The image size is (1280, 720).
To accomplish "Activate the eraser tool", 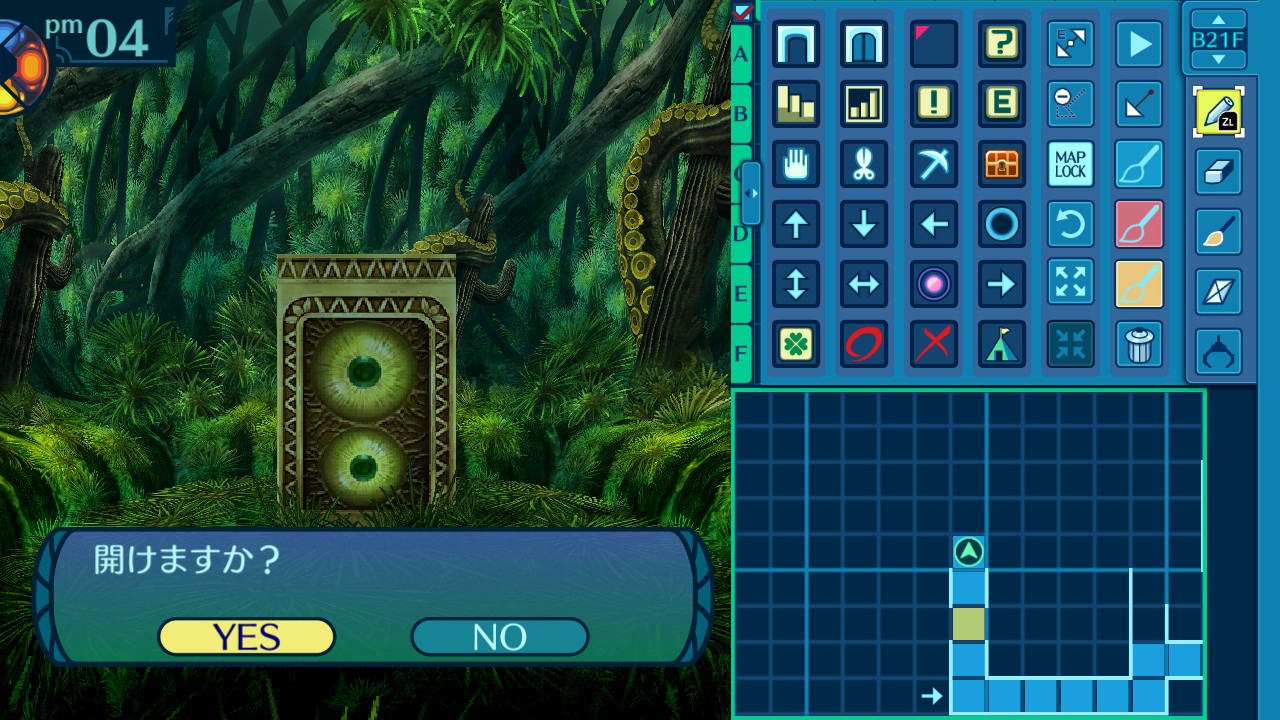I will (1218, 172).
